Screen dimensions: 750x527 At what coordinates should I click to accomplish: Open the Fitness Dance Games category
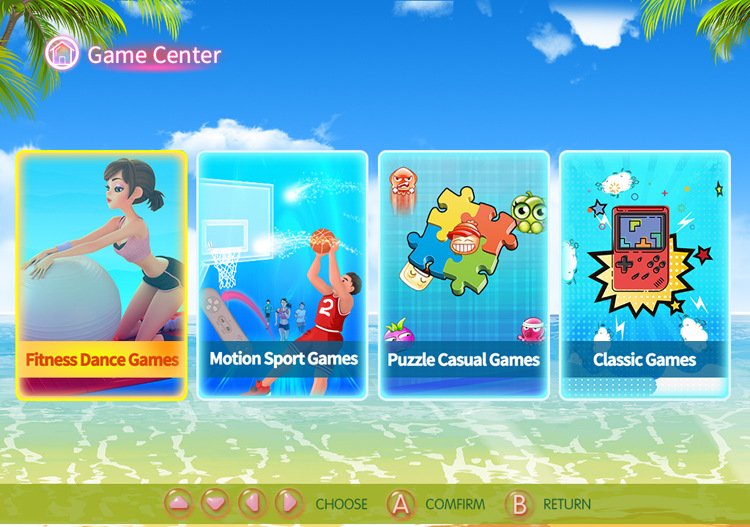pyautogui.click(x=101, y=275)
